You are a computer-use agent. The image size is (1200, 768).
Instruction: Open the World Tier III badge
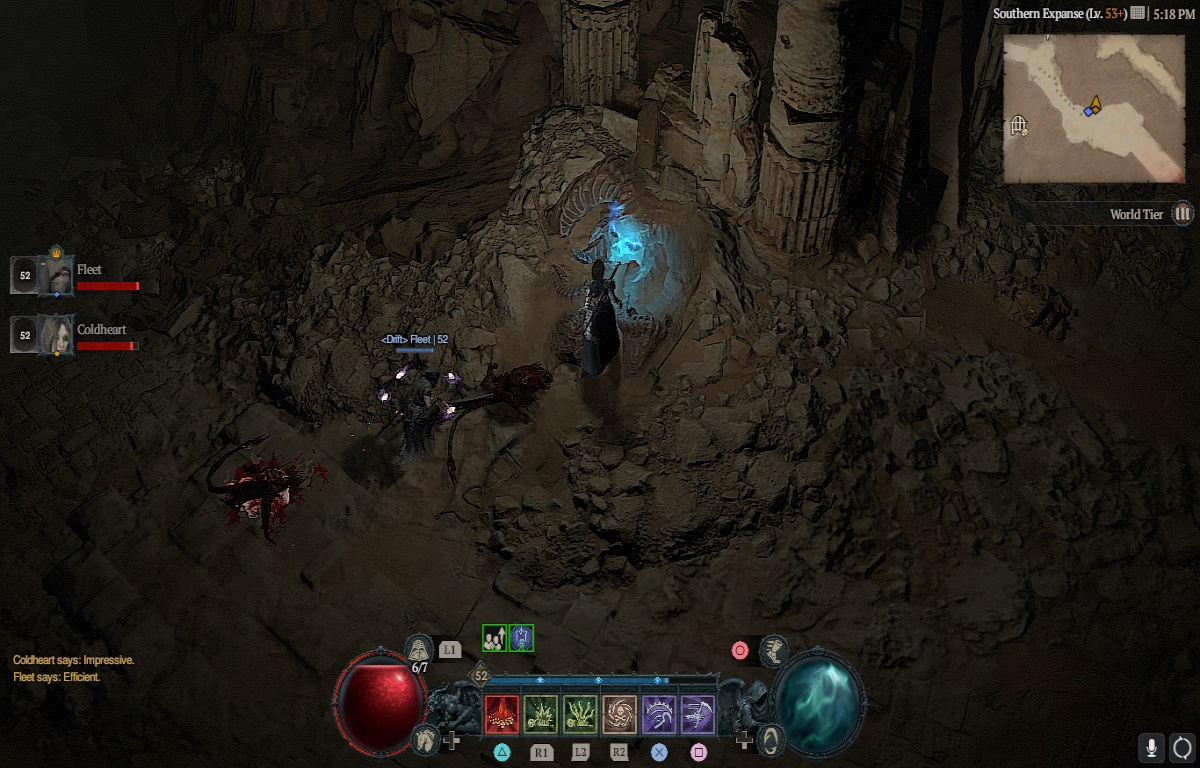(x=1183, y=213)
